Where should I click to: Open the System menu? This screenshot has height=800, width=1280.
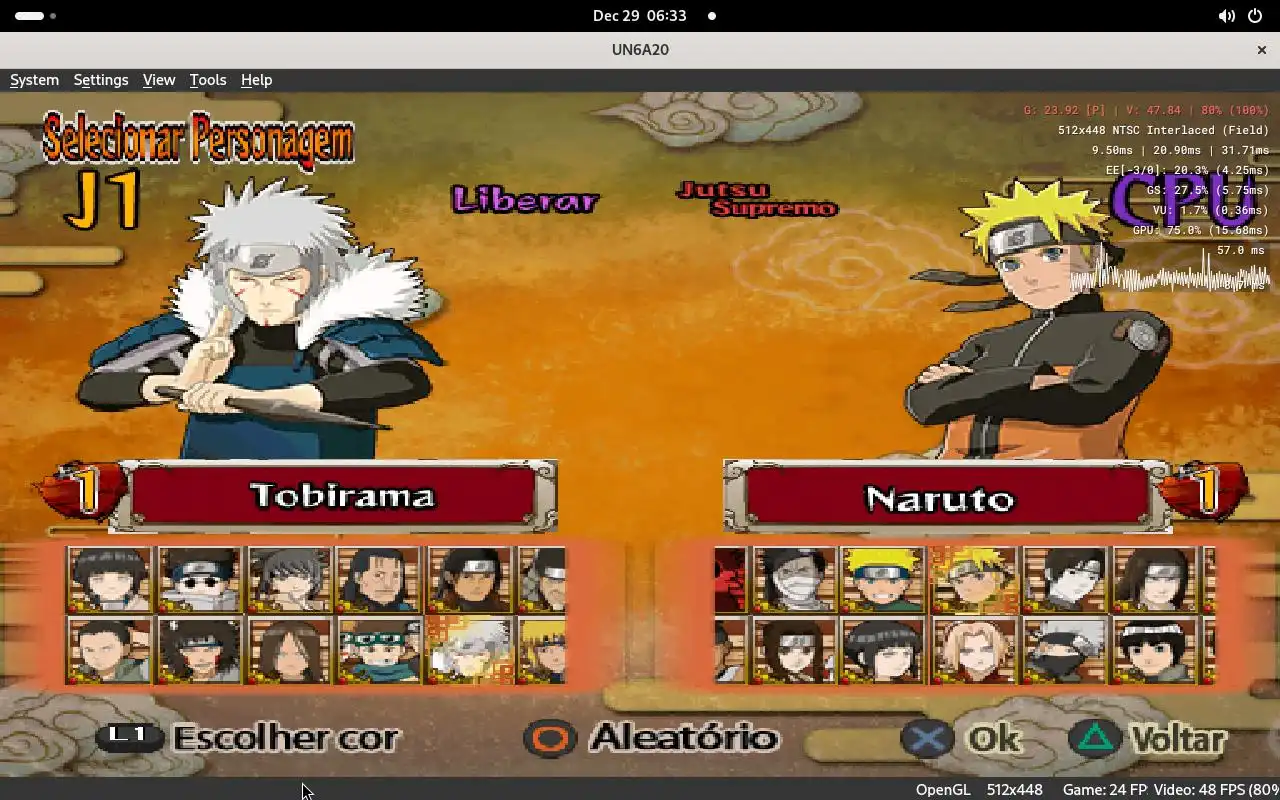tap(34, 80)
